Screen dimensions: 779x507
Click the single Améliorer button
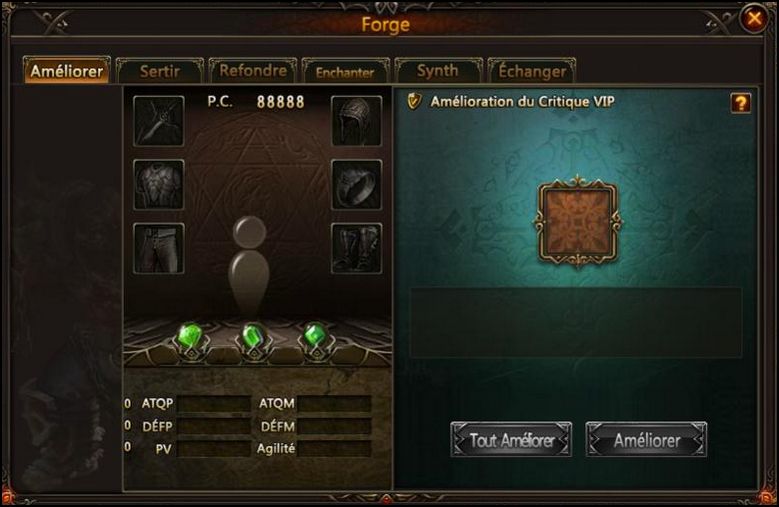[x=646, y=440]
